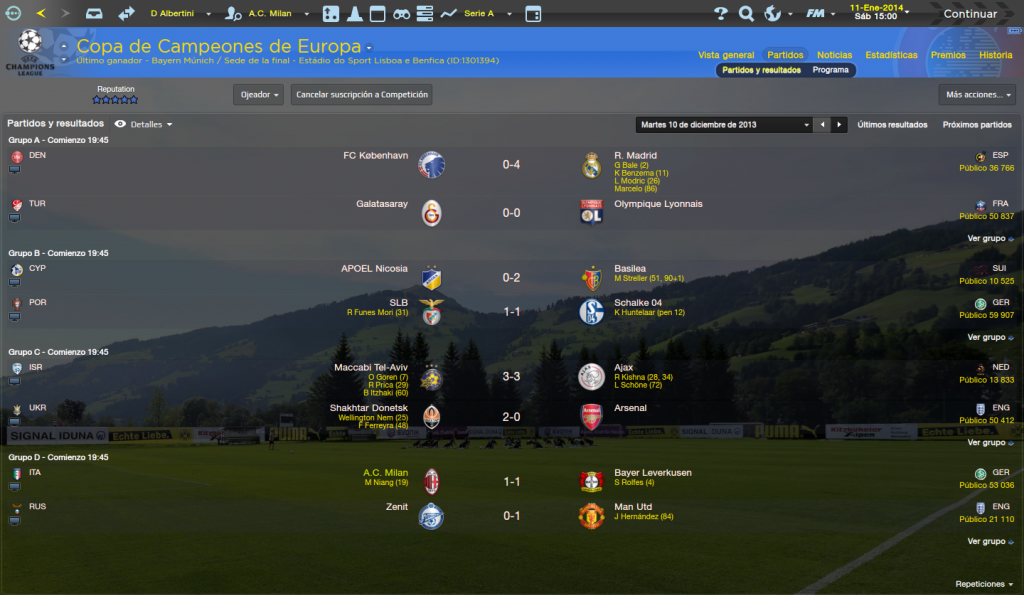Open the help question mark icon

[720, 14]
